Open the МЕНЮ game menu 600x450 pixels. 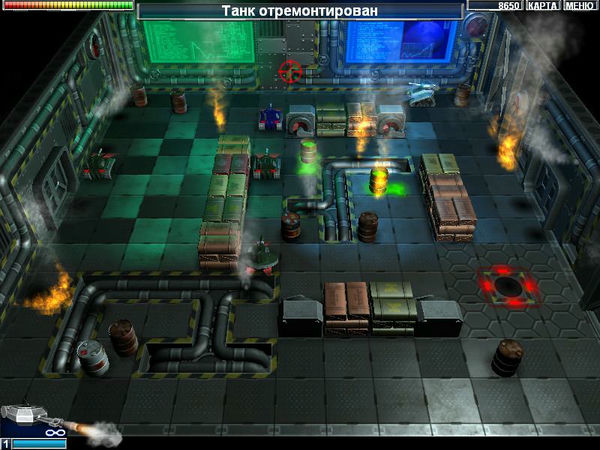579,6
